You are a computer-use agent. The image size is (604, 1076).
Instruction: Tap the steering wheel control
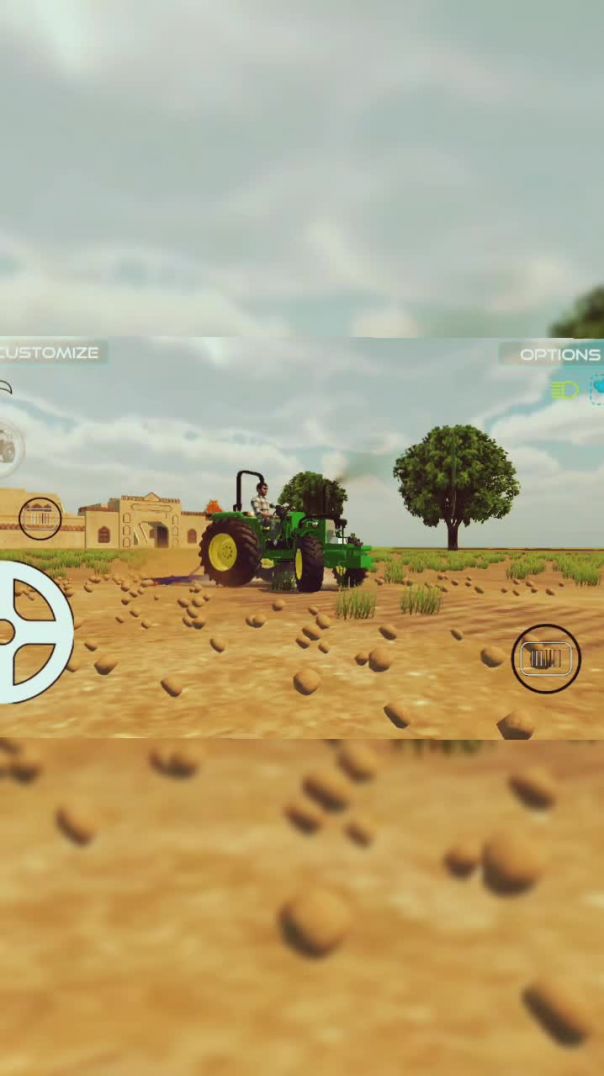point(30,632)
